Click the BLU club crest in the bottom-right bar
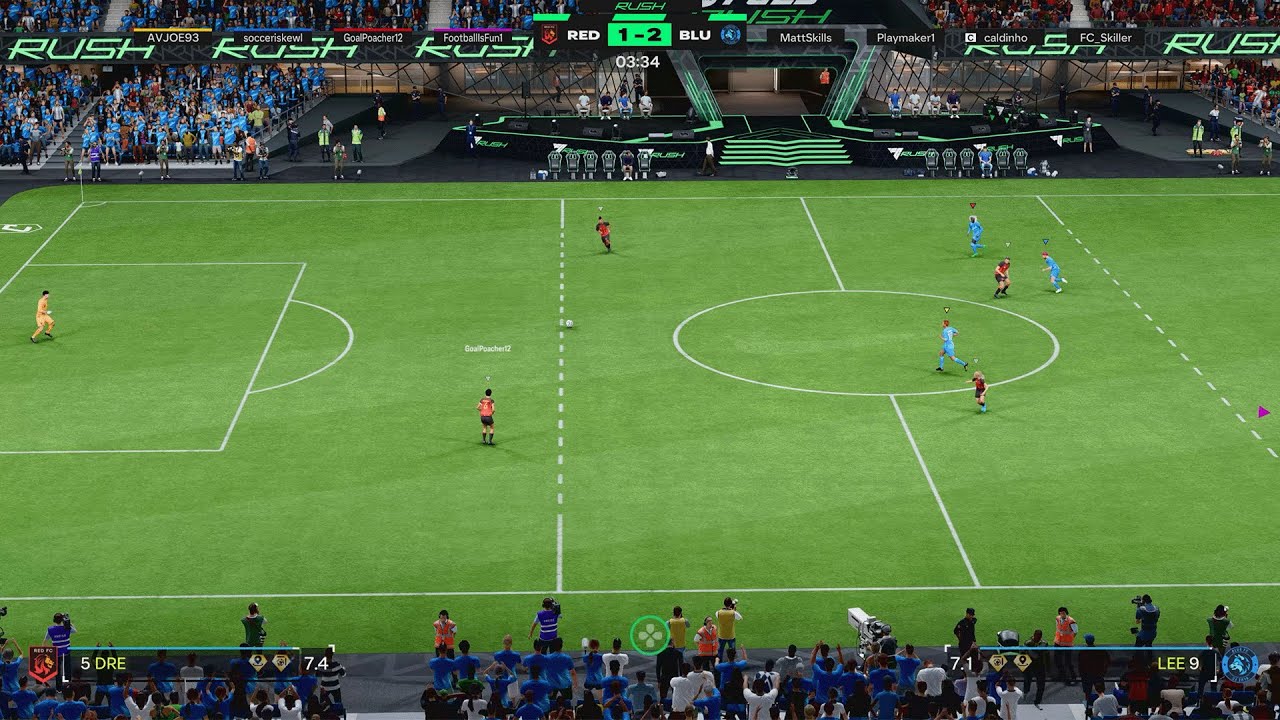1280x720 pixels. click(1238, 662)
